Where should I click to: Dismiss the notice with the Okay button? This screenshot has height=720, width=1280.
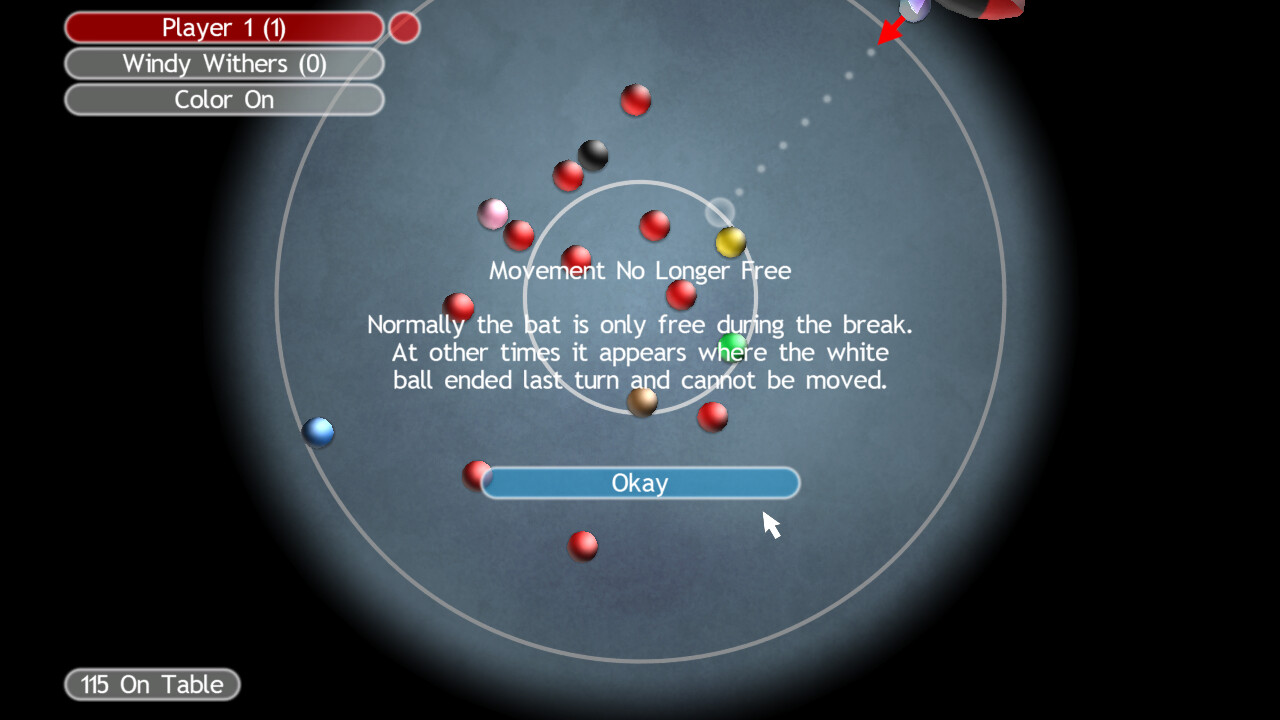(640, 483)
